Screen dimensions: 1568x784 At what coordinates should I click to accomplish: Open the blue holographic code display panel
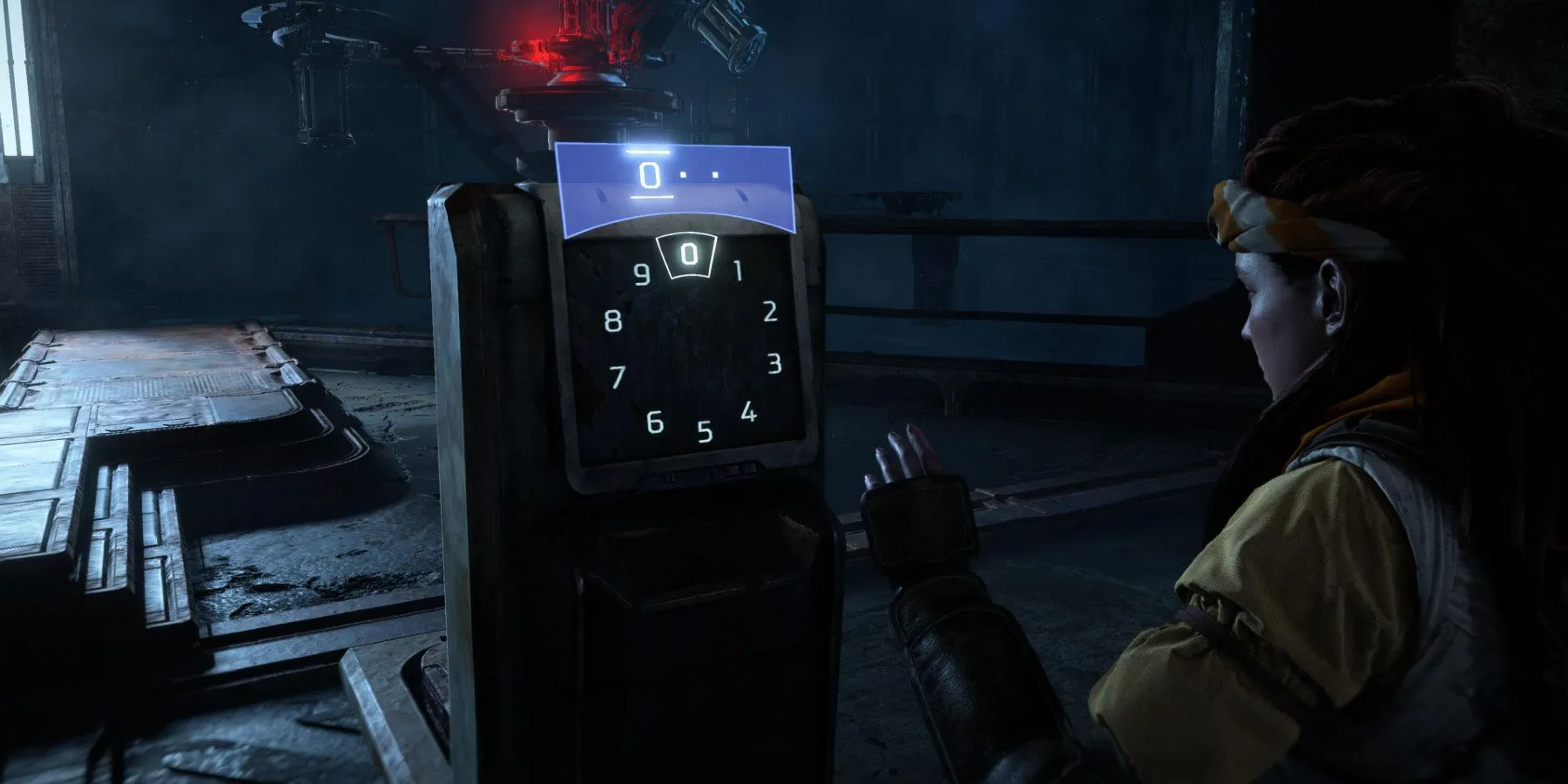(675, 187)
